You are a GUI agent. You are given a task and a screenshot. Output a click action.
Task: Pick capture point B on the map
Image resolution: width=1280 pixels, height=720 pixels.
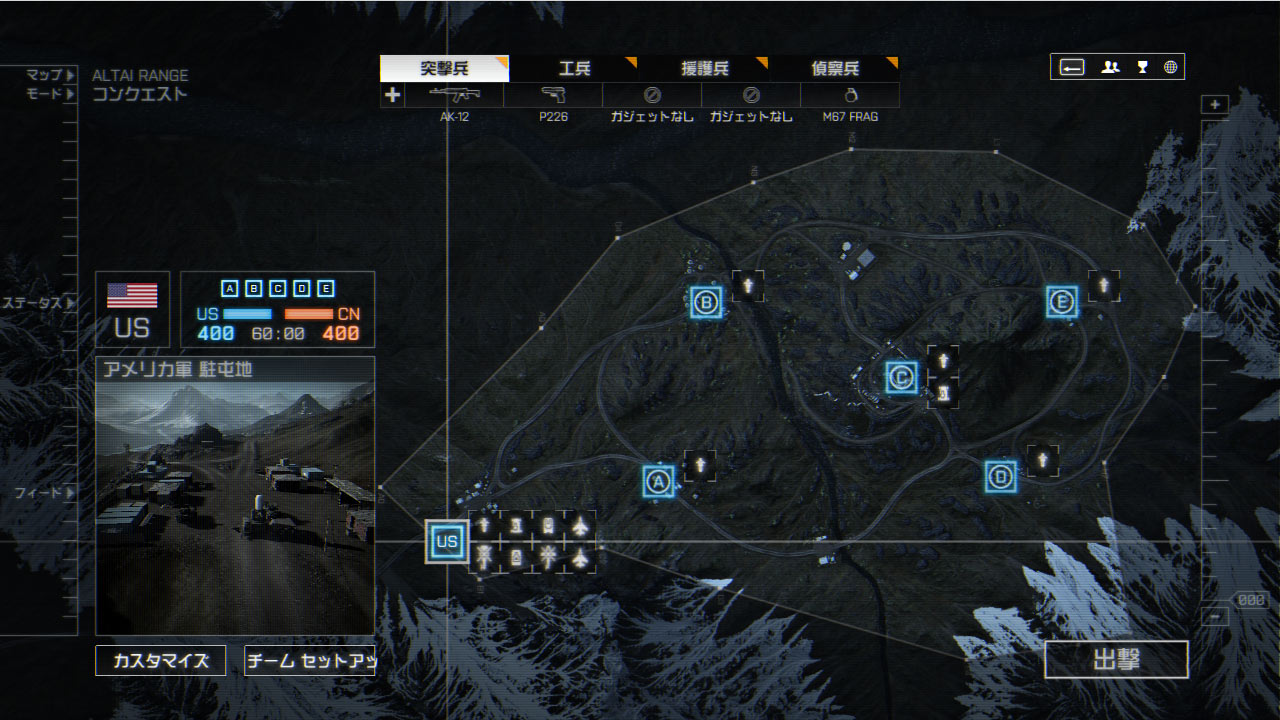[x=706, y=302]
